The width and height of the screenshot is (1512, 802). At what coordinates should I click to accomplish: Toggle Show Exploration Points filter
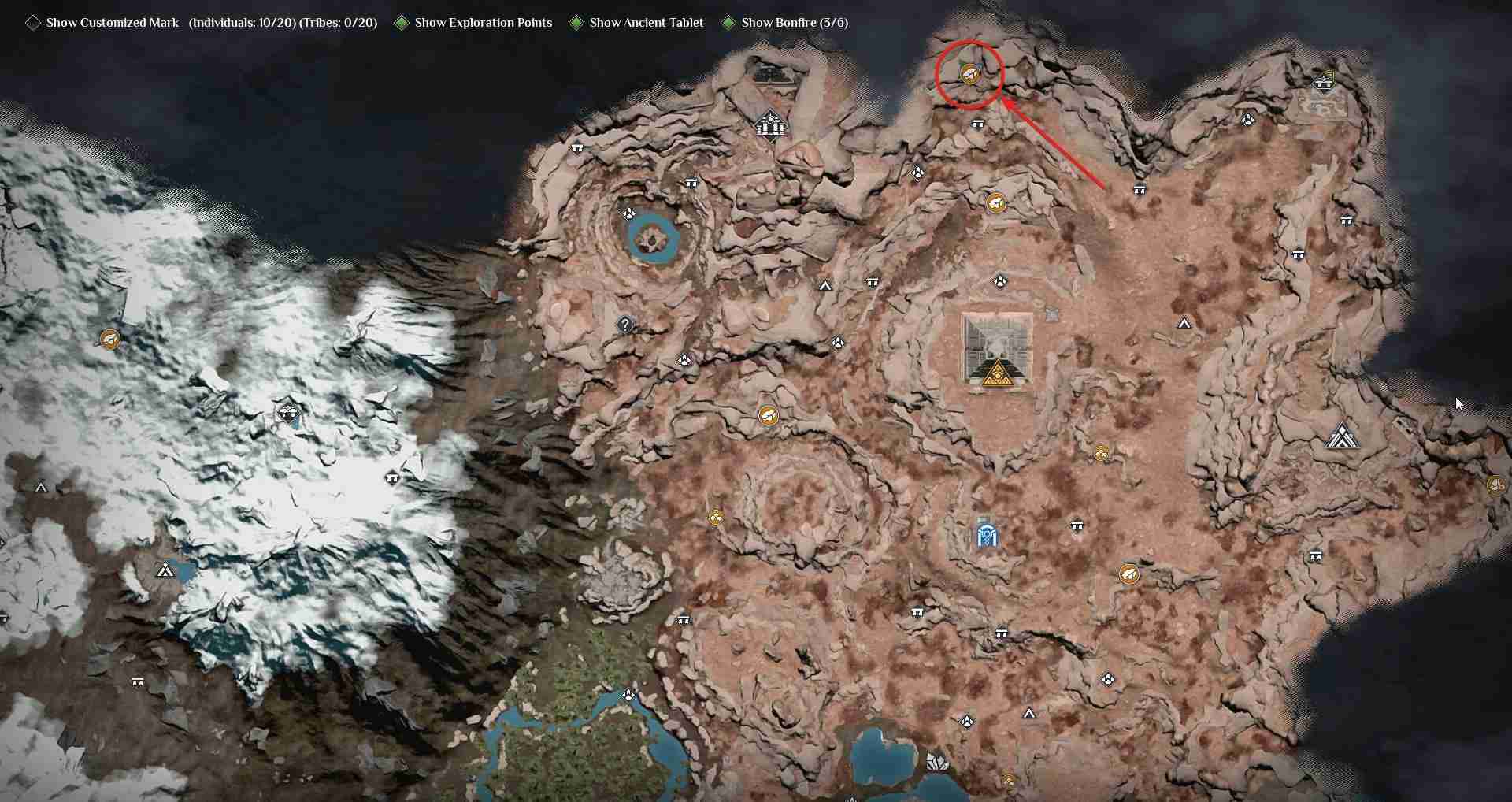click(x=402, y=23)
